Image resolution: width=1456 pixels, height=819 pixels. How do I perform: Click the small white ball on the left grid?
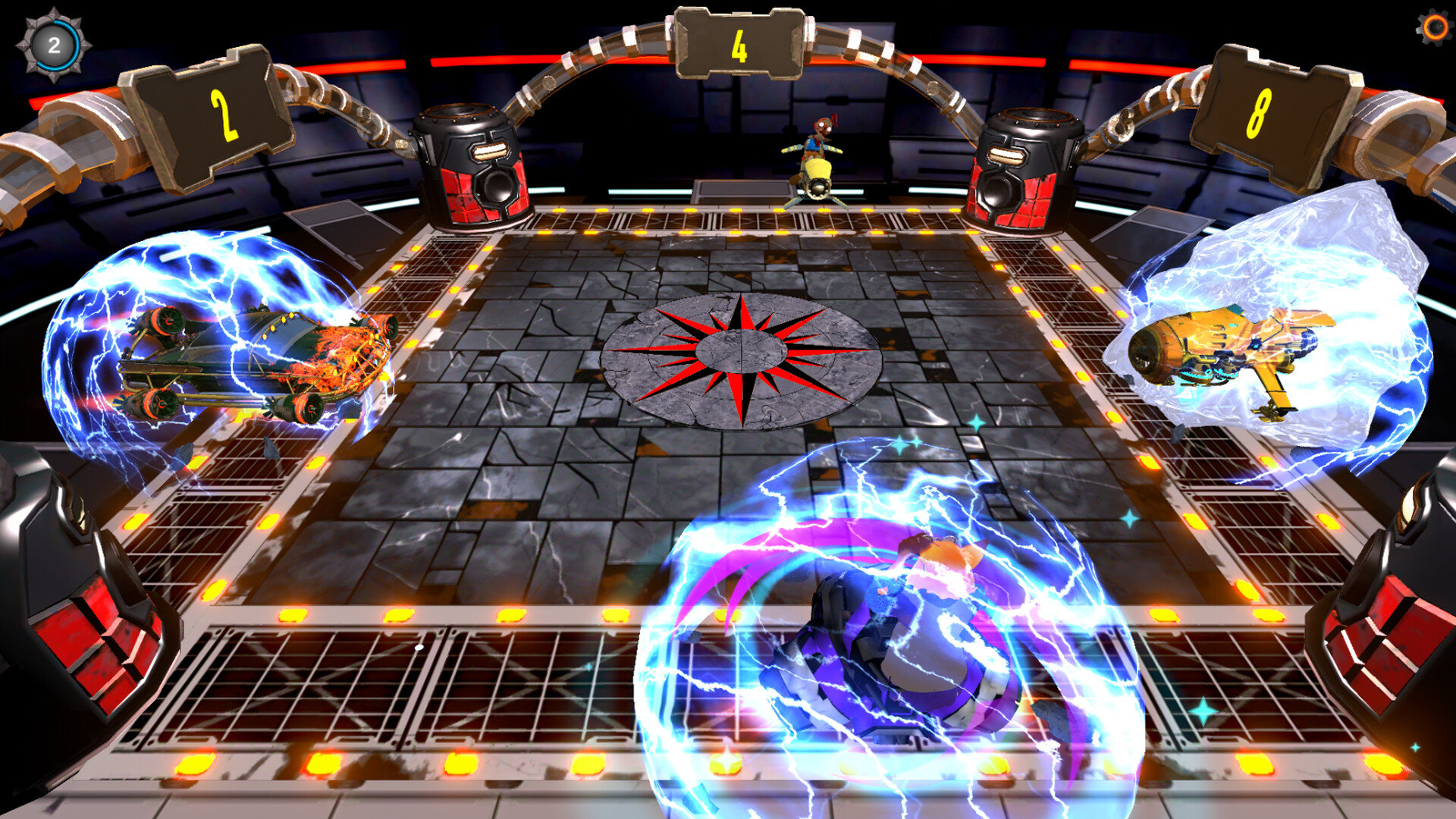(419, 647)
